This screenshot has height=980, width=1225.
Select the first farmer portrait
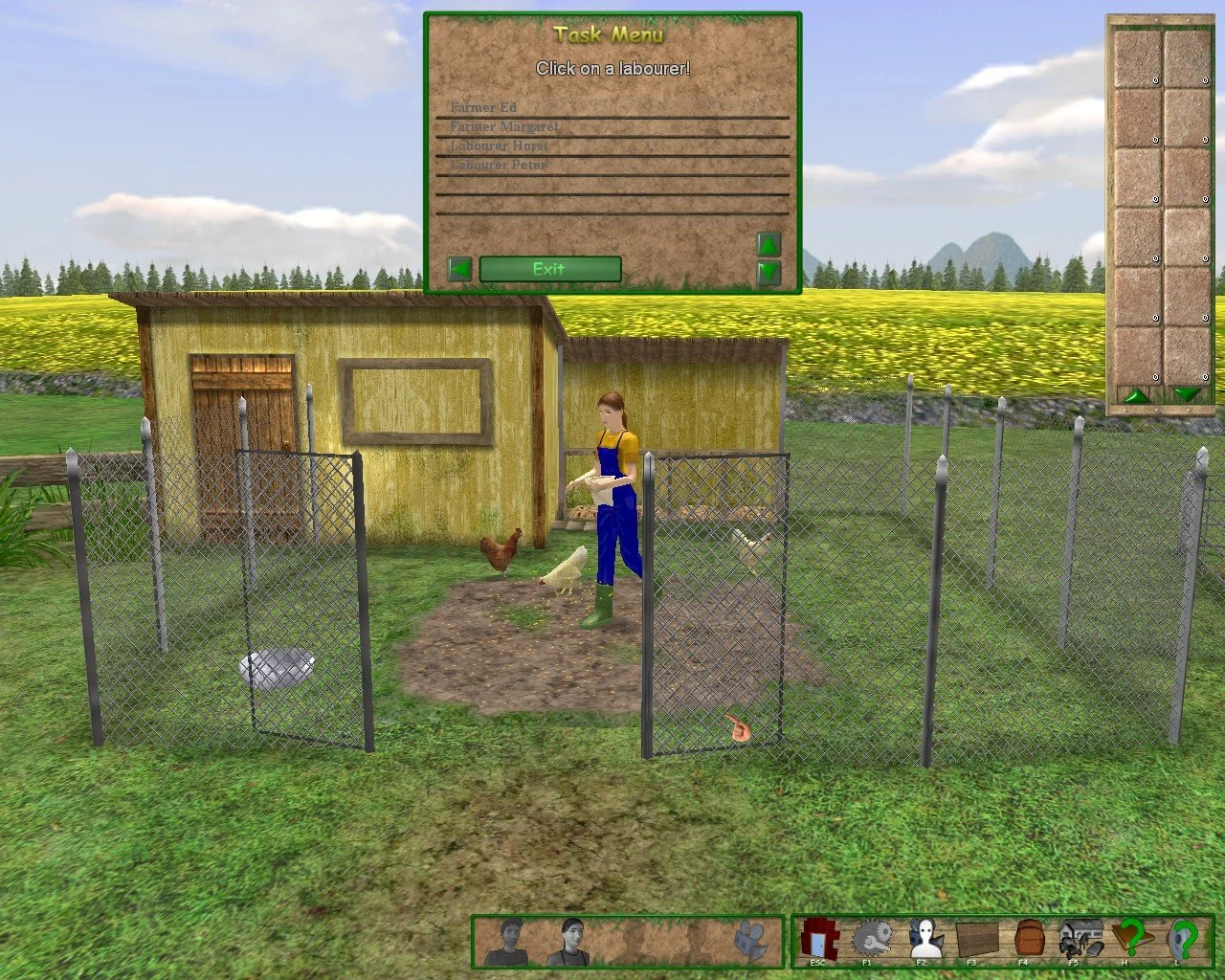click(x=509, y=943)
